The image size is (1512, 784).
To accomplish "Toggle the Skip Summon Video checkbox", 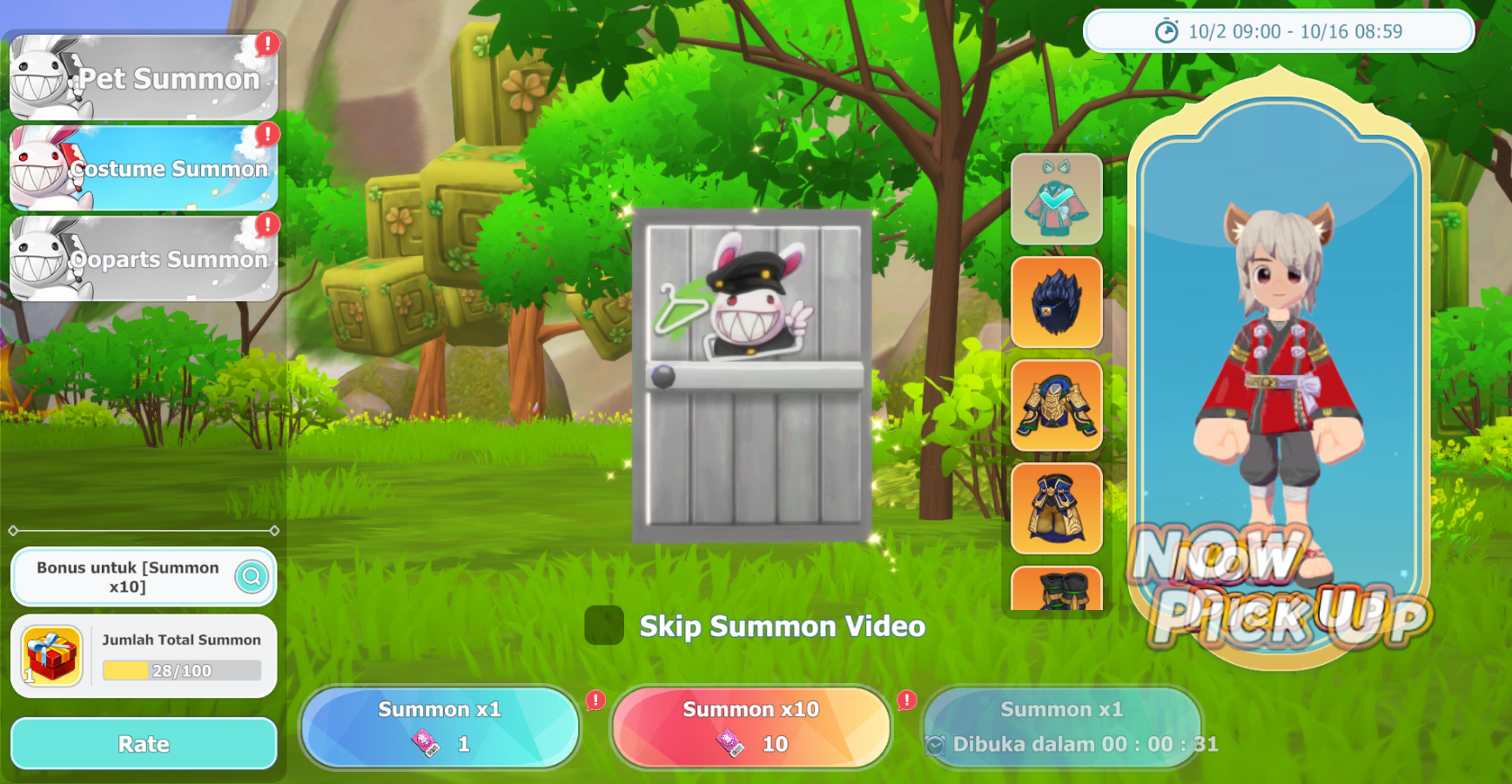I will (x=604, y=626).
